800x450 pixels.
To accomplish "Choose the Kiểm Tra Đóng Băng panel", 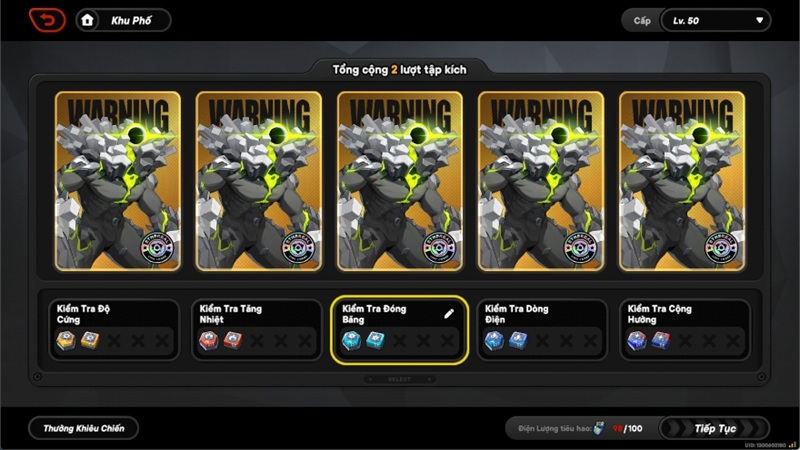I will [400, 330].
